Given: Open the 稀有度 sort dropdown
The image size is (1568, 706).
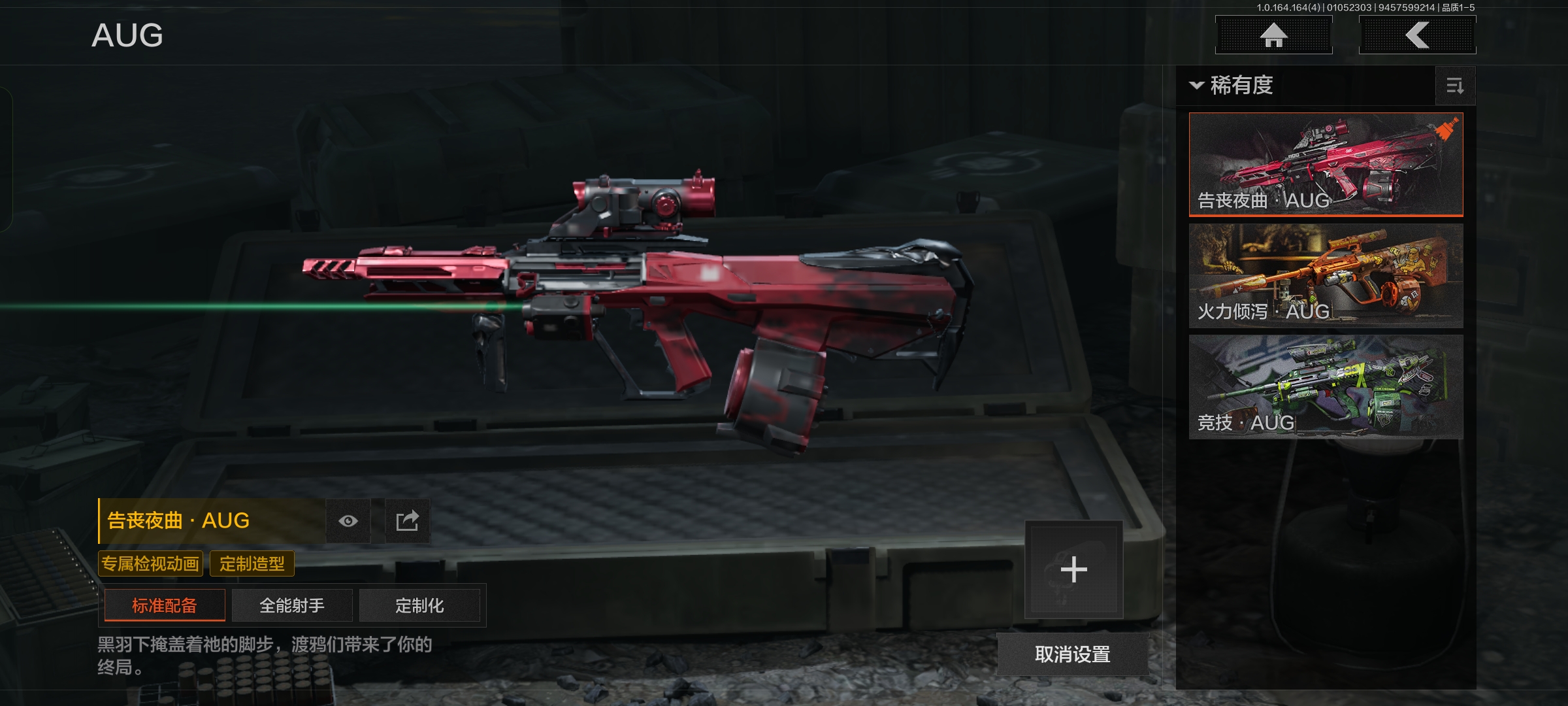Looking at the screenshot, I should [1232, 86].
